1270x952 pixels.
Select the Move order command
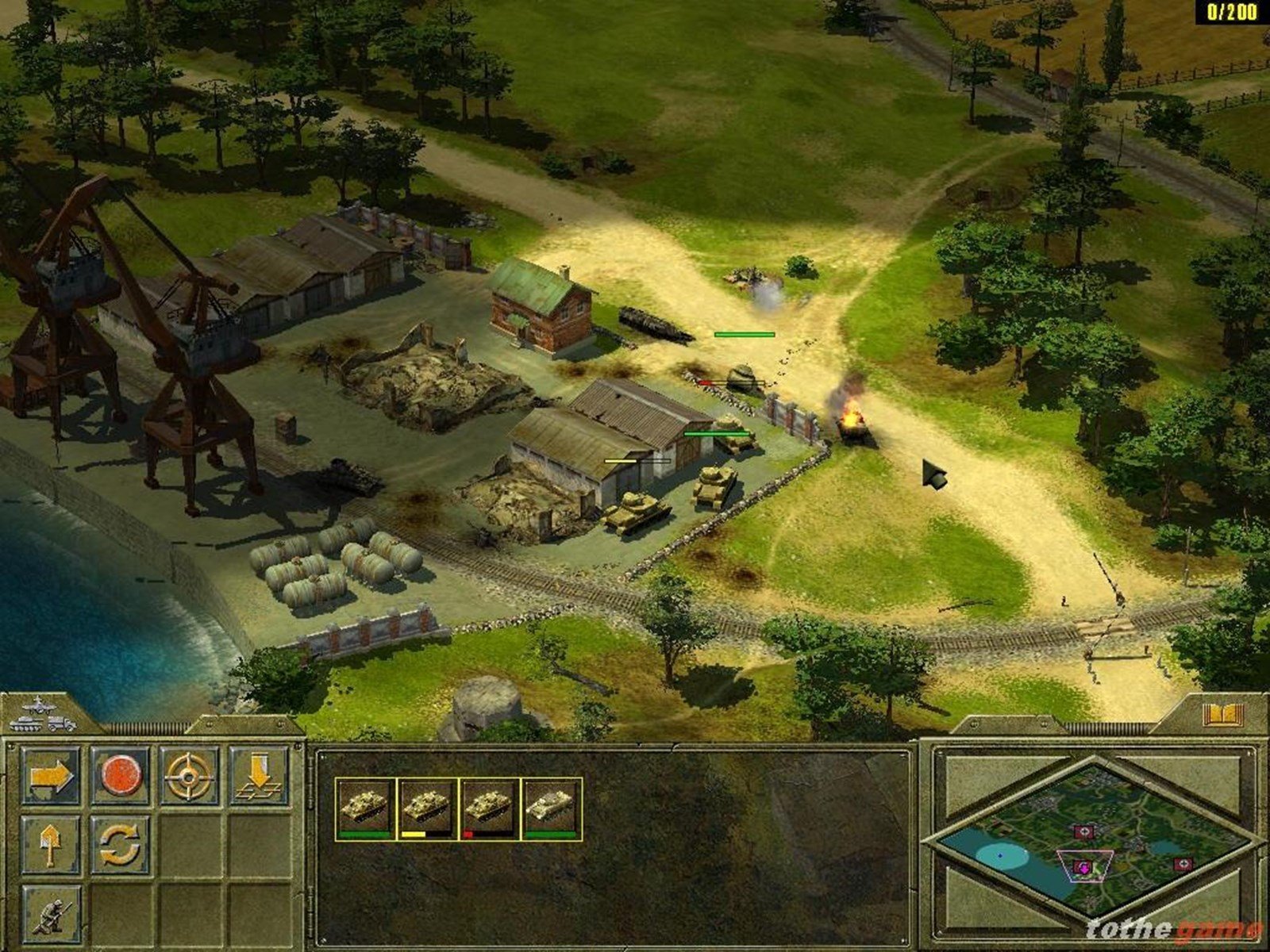[51, 774]
